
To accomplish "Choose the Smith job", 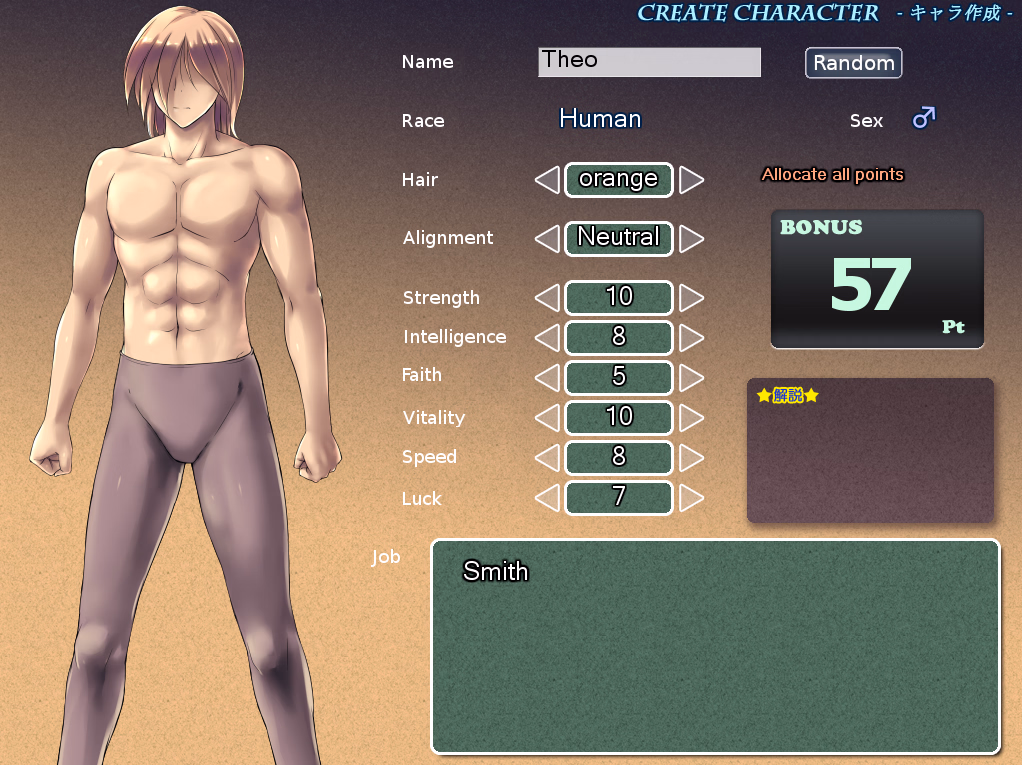I will [496, 571].
